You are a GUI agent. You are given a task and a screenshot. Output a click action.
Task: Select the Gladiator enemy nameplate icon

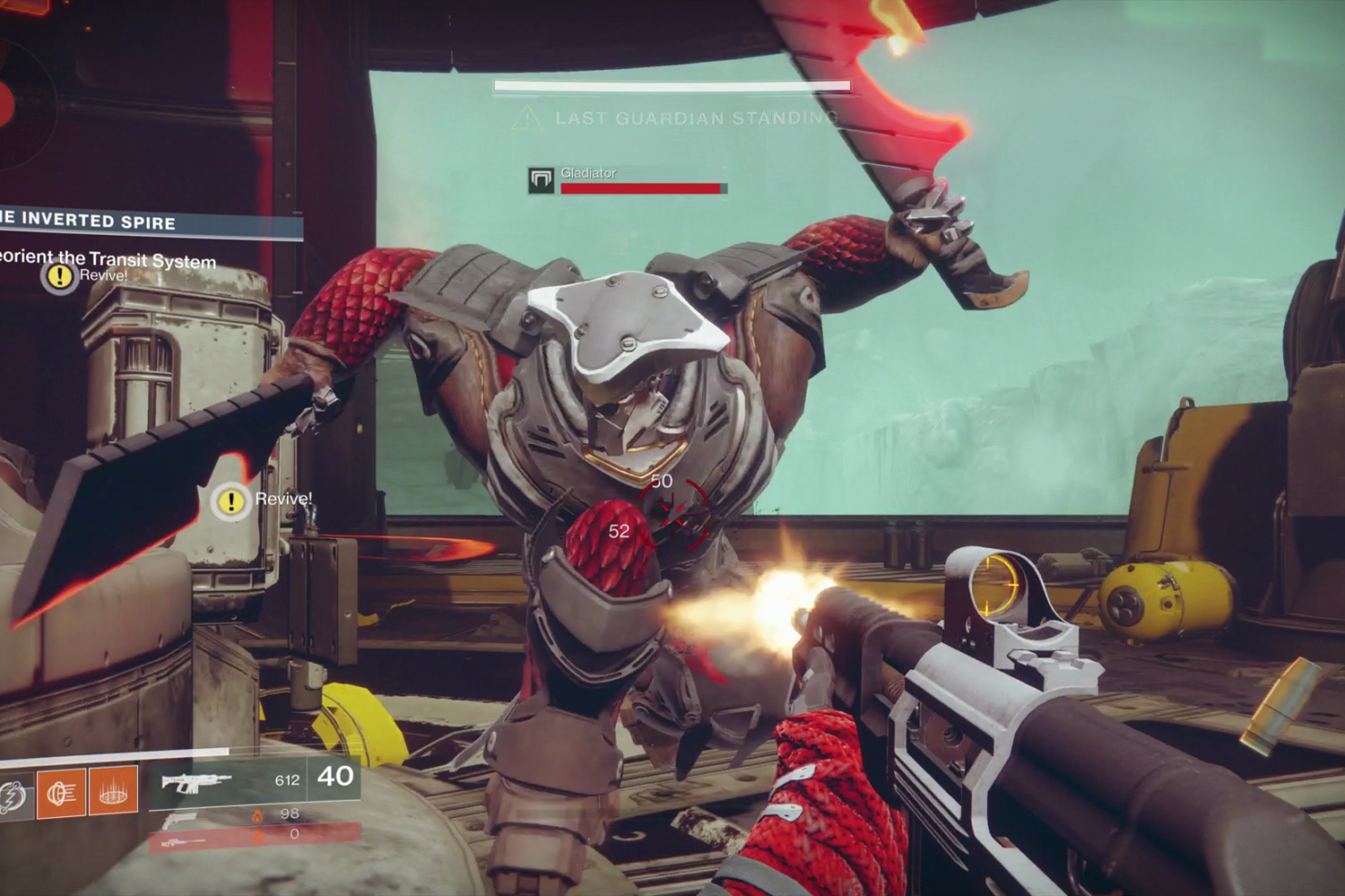pyautogui.click(x=541, y=180)
